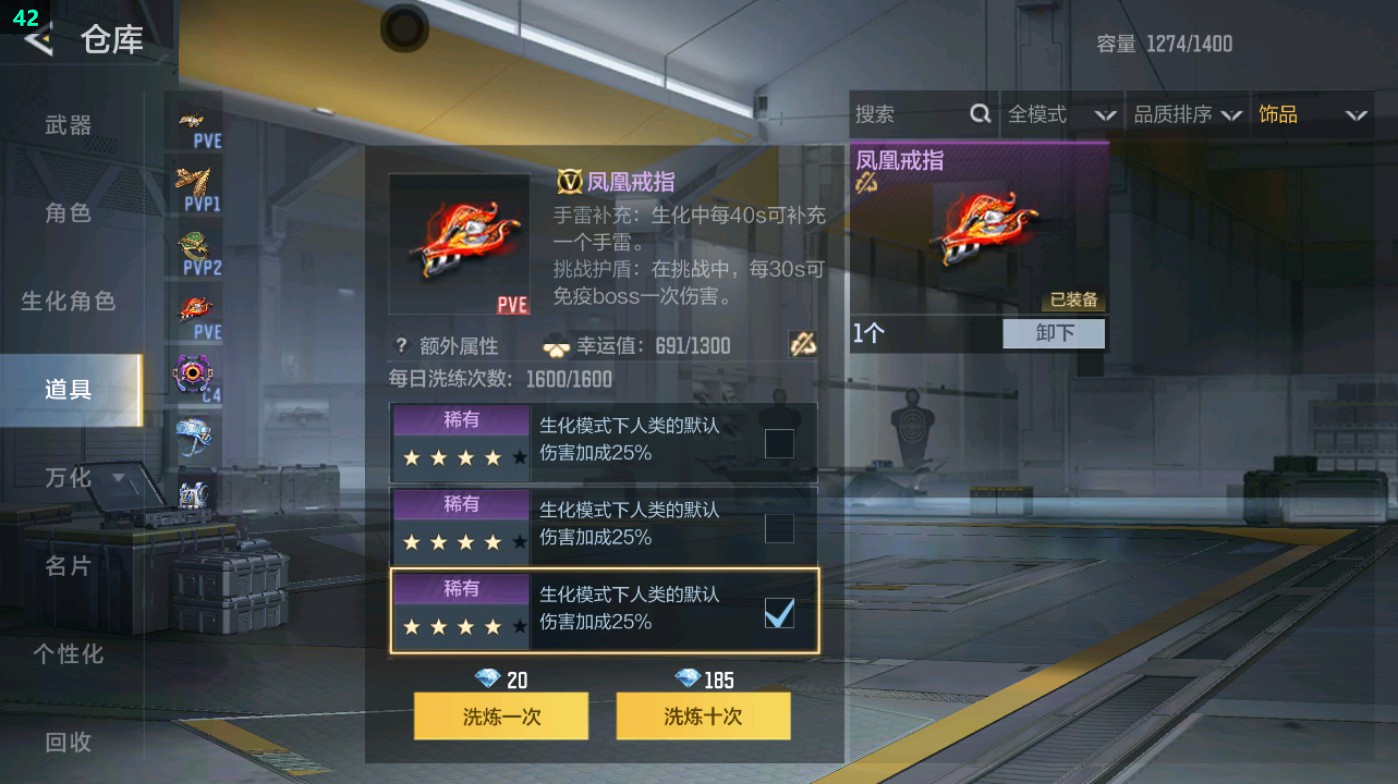Click 卸下 to unequip the Phoenix ring
Image resolution: width=1398 pixels, height=784 pixels.
tap(1055, 334)
